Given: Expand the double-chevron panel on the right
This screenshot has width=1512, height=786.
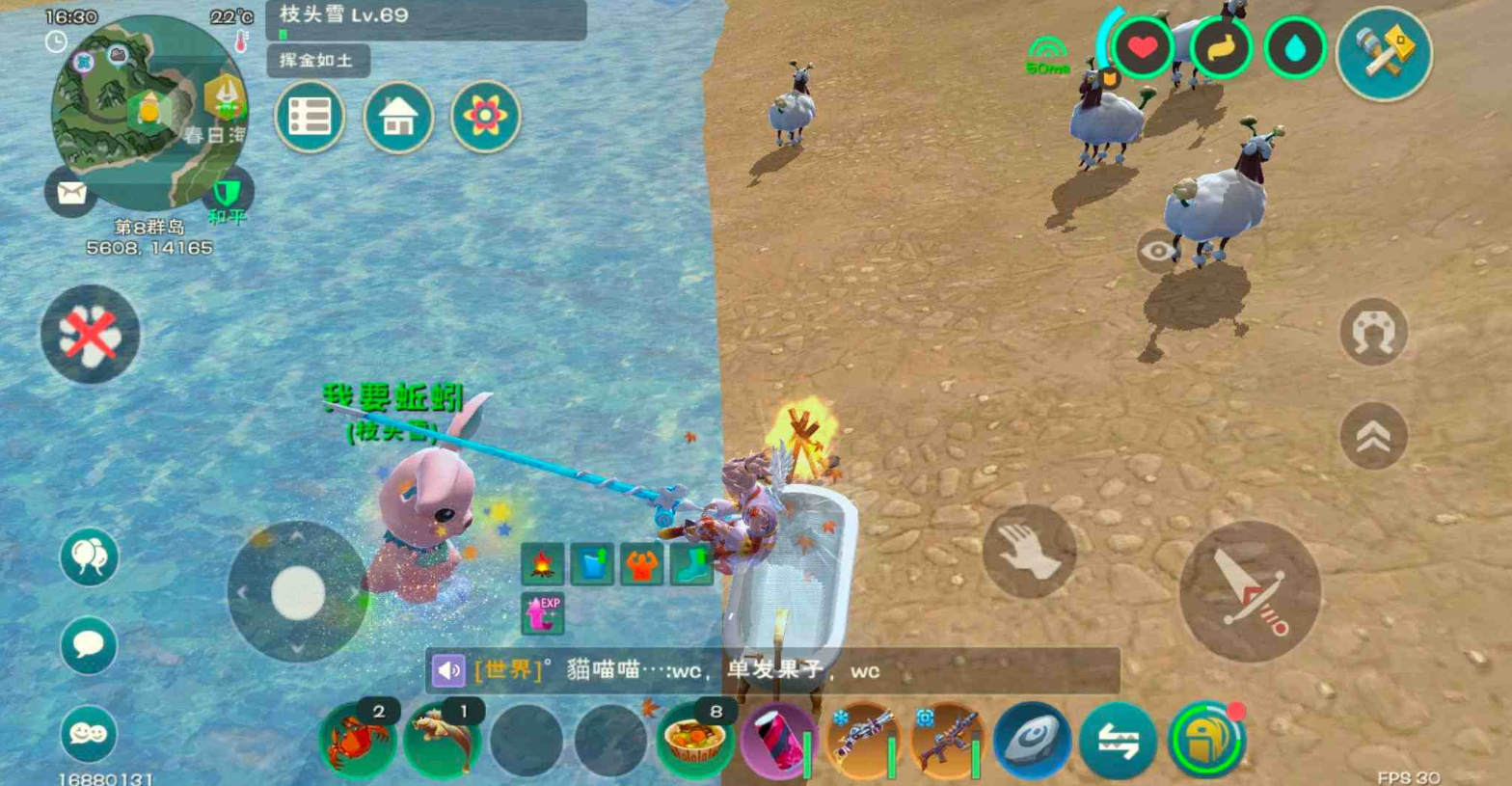Looking at the screenshot, I should tap(1373, 436).
